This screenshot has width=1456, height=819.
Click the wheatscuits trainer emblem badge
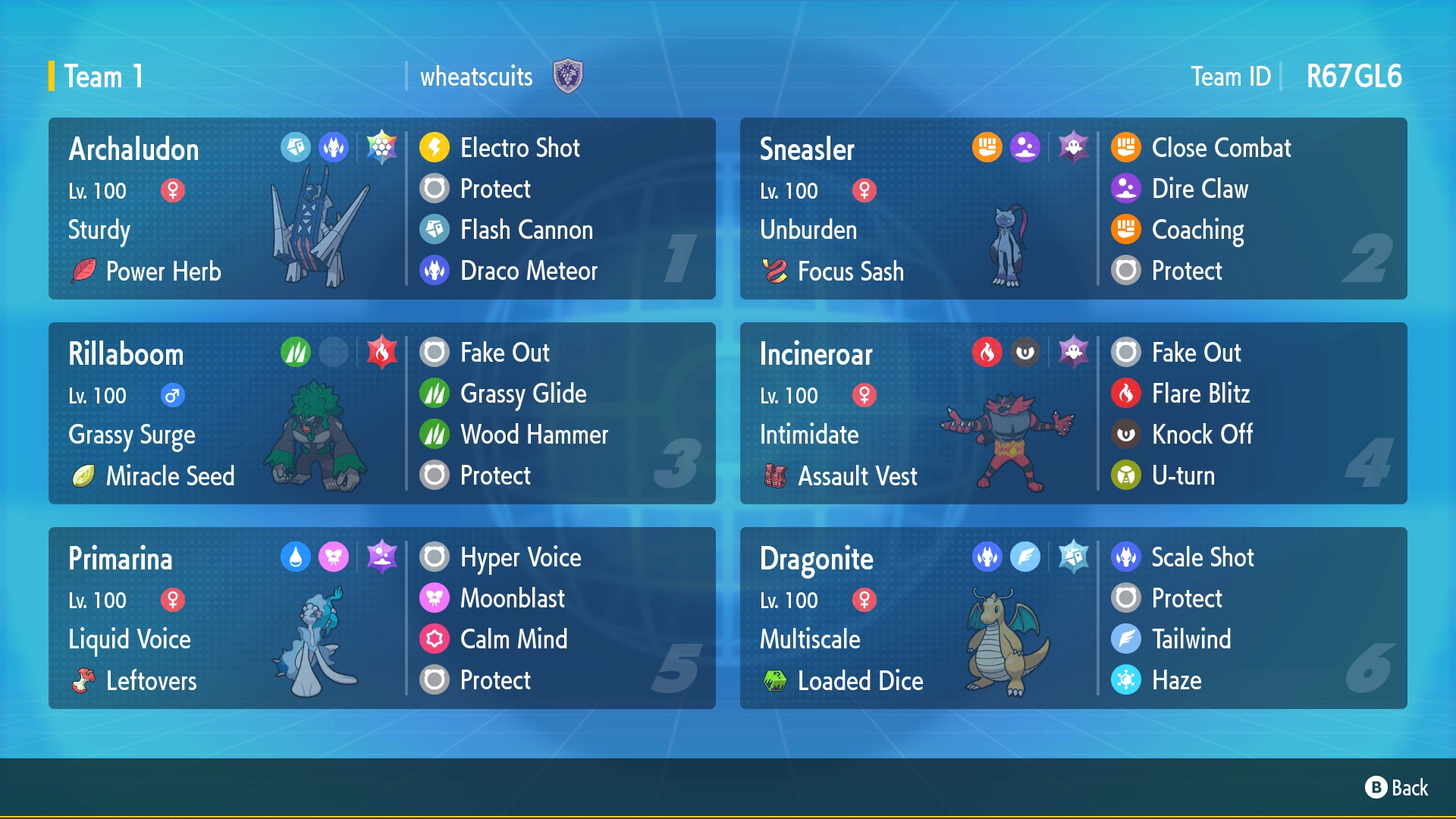[567, 76]
